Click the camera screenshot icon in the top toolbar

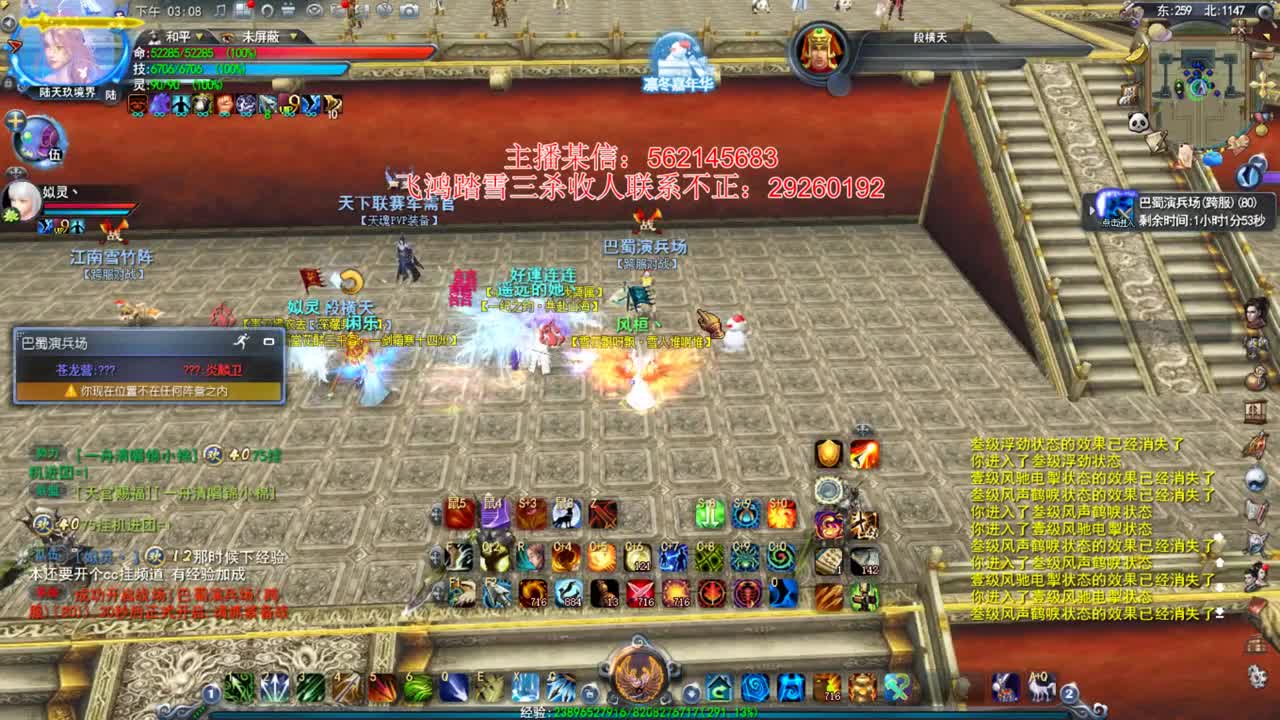(409, 10)
